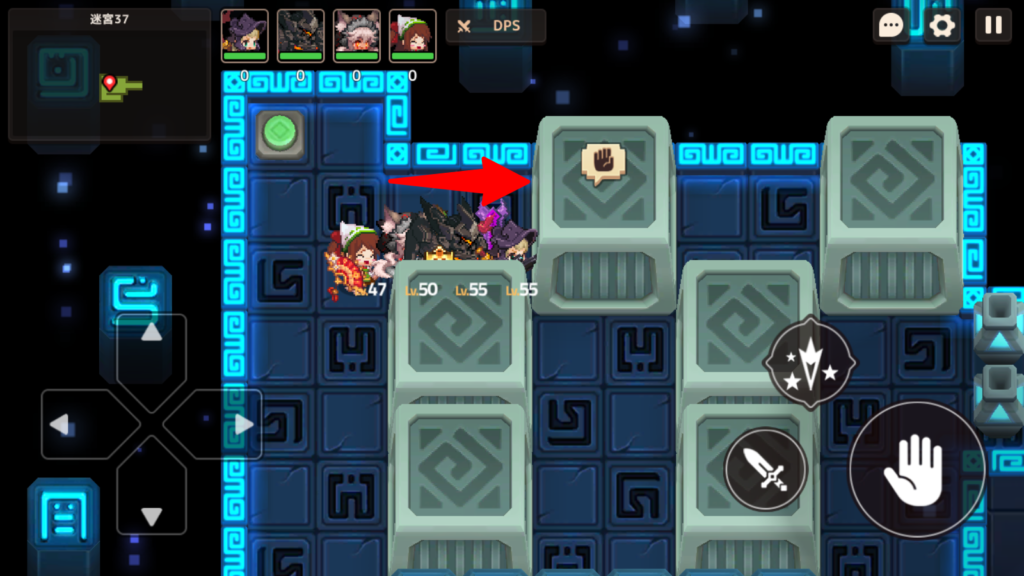Toggle the DPS meter button
Screen dimensions: 1024x576
click(496, 26)
